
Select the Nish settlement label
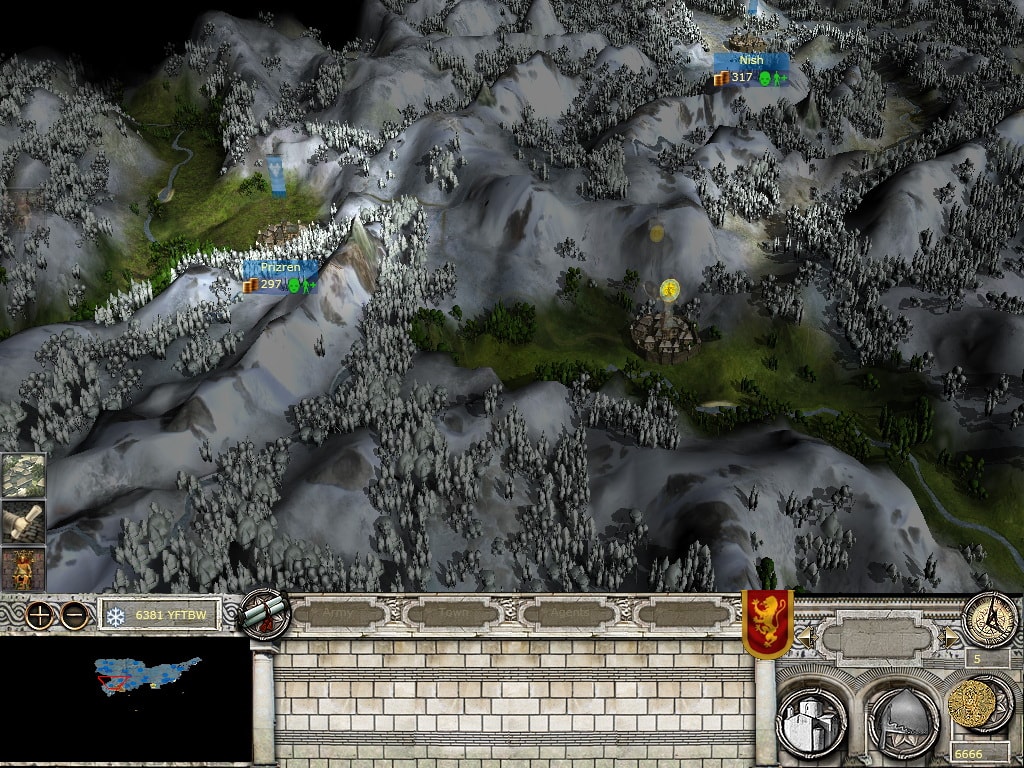coord(751,61)
